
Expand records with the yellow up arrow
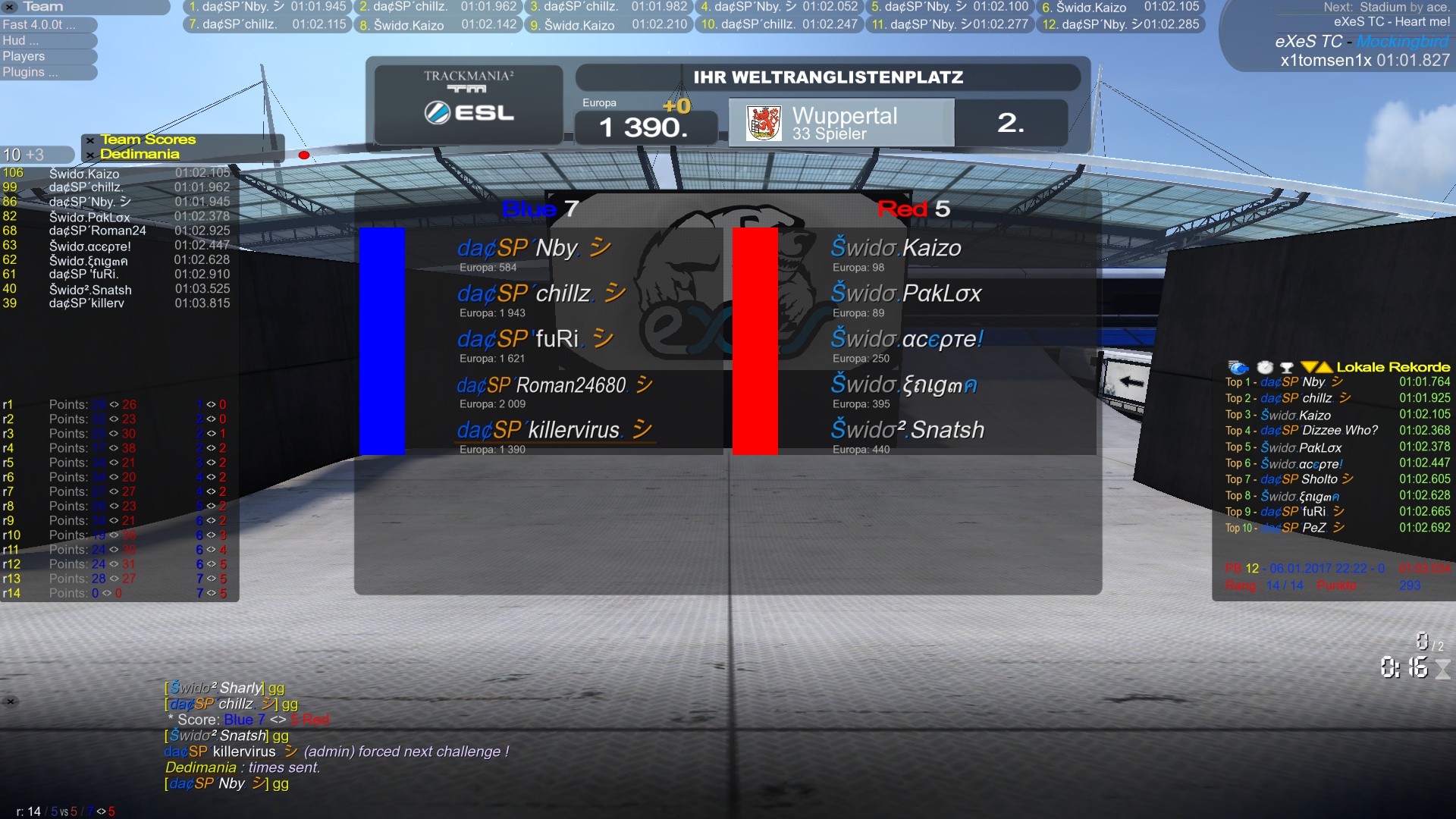(1325, 367)
